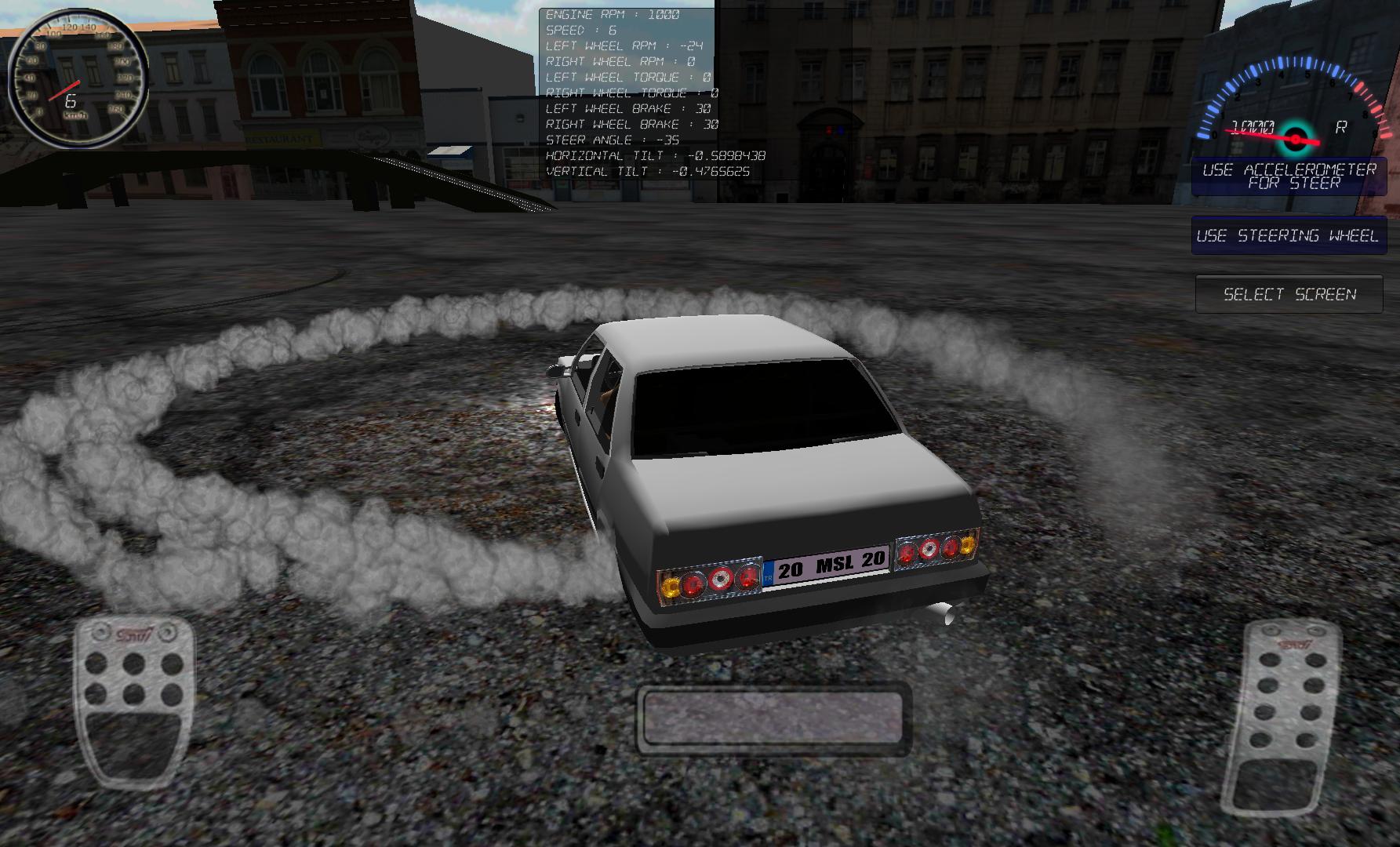This screenshot has height=847, width=1400.
Task: Open the Select Screen chooser
Action: [1288, 294]
